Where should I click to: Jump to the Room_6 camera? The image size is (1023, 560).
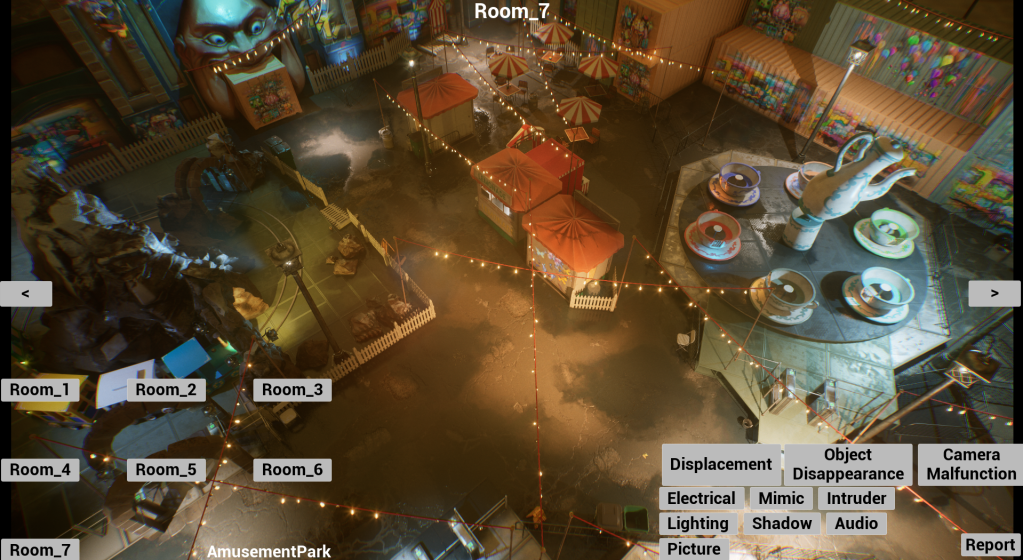[x=292, y=470]
